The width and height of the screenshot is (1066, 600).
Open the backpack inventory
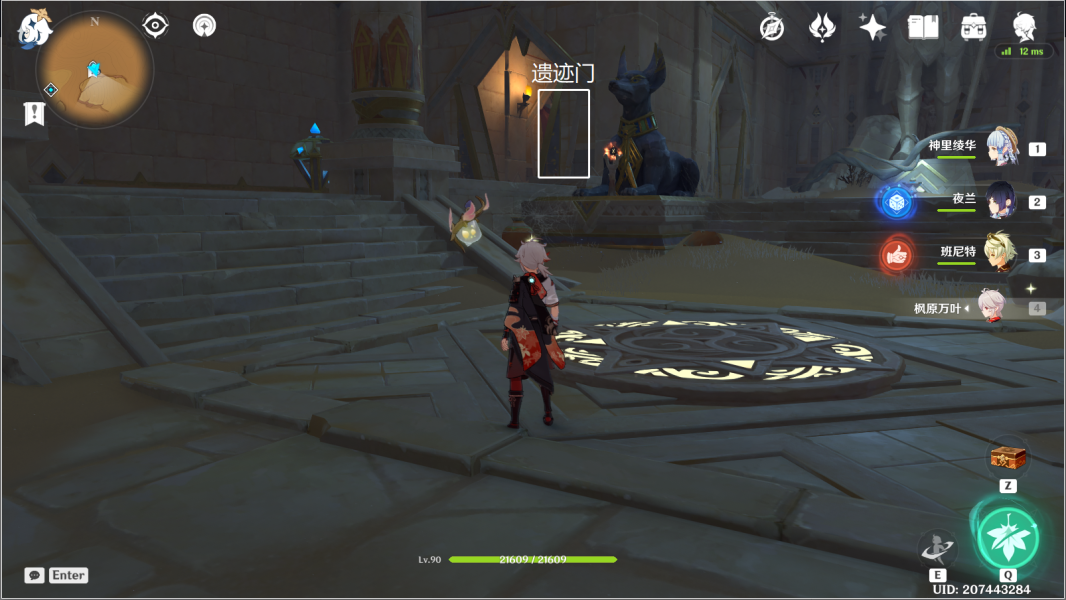[973, 28]
